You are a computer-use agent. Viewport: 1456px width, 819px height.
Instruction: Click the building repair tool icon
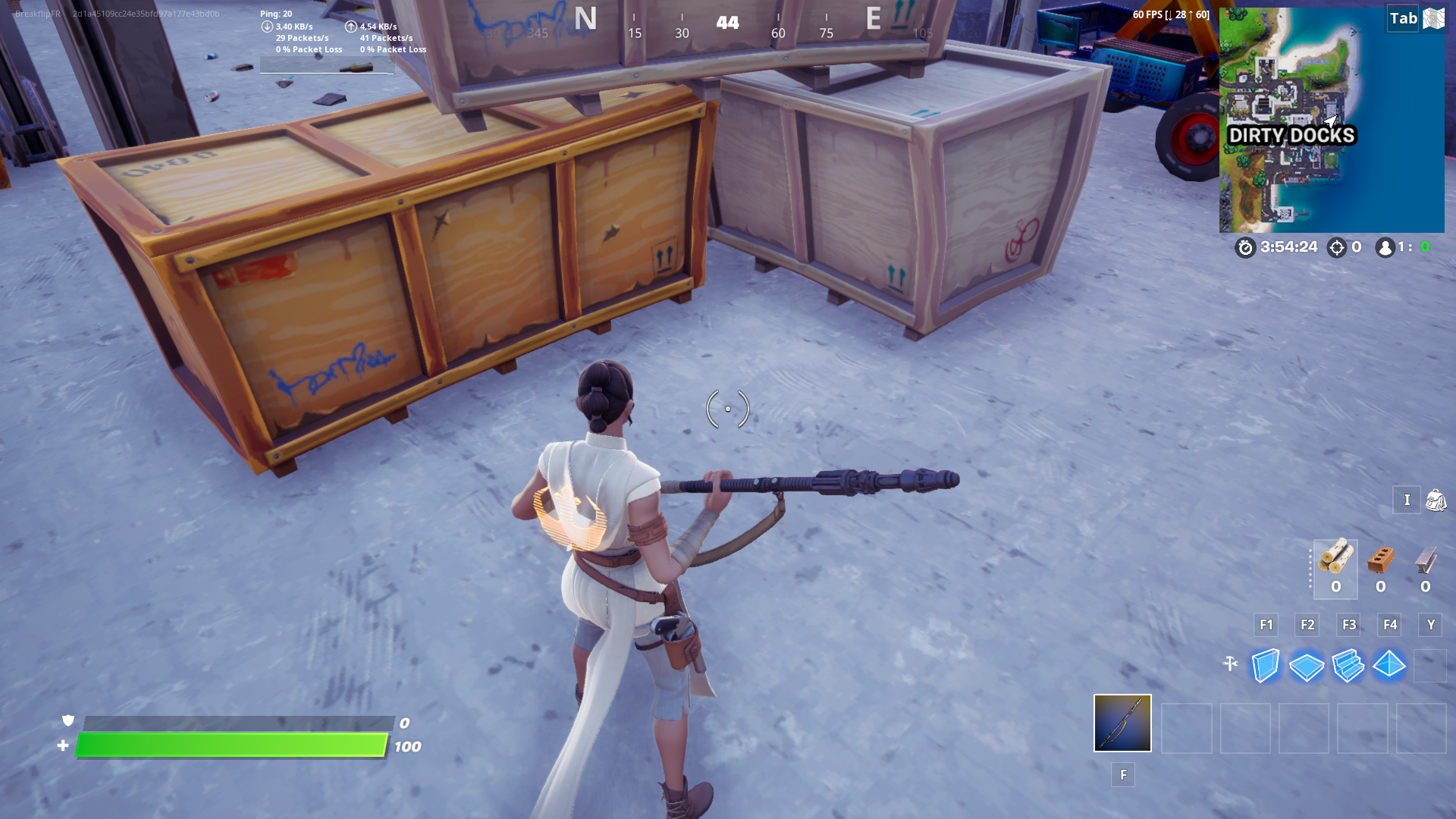pos(1230,661)
